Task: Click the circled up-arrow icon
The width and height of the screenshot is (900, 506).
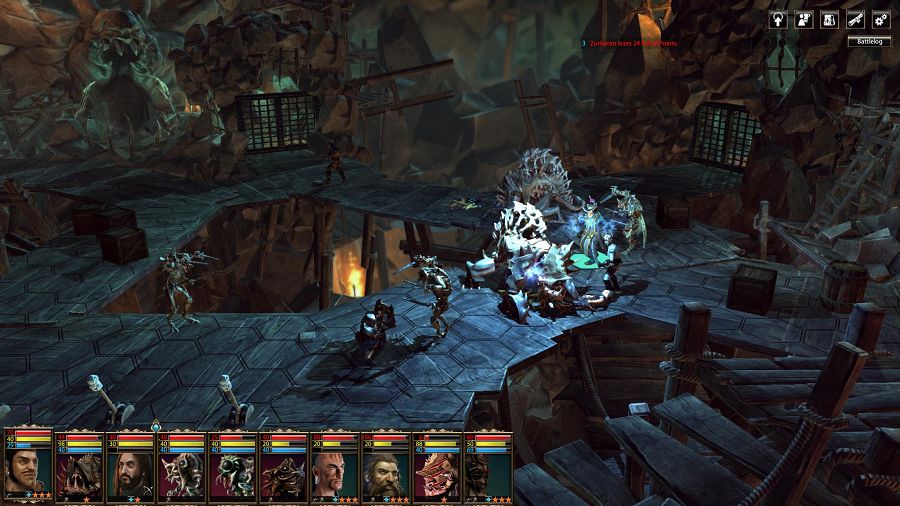Action: tap(777, 19)
